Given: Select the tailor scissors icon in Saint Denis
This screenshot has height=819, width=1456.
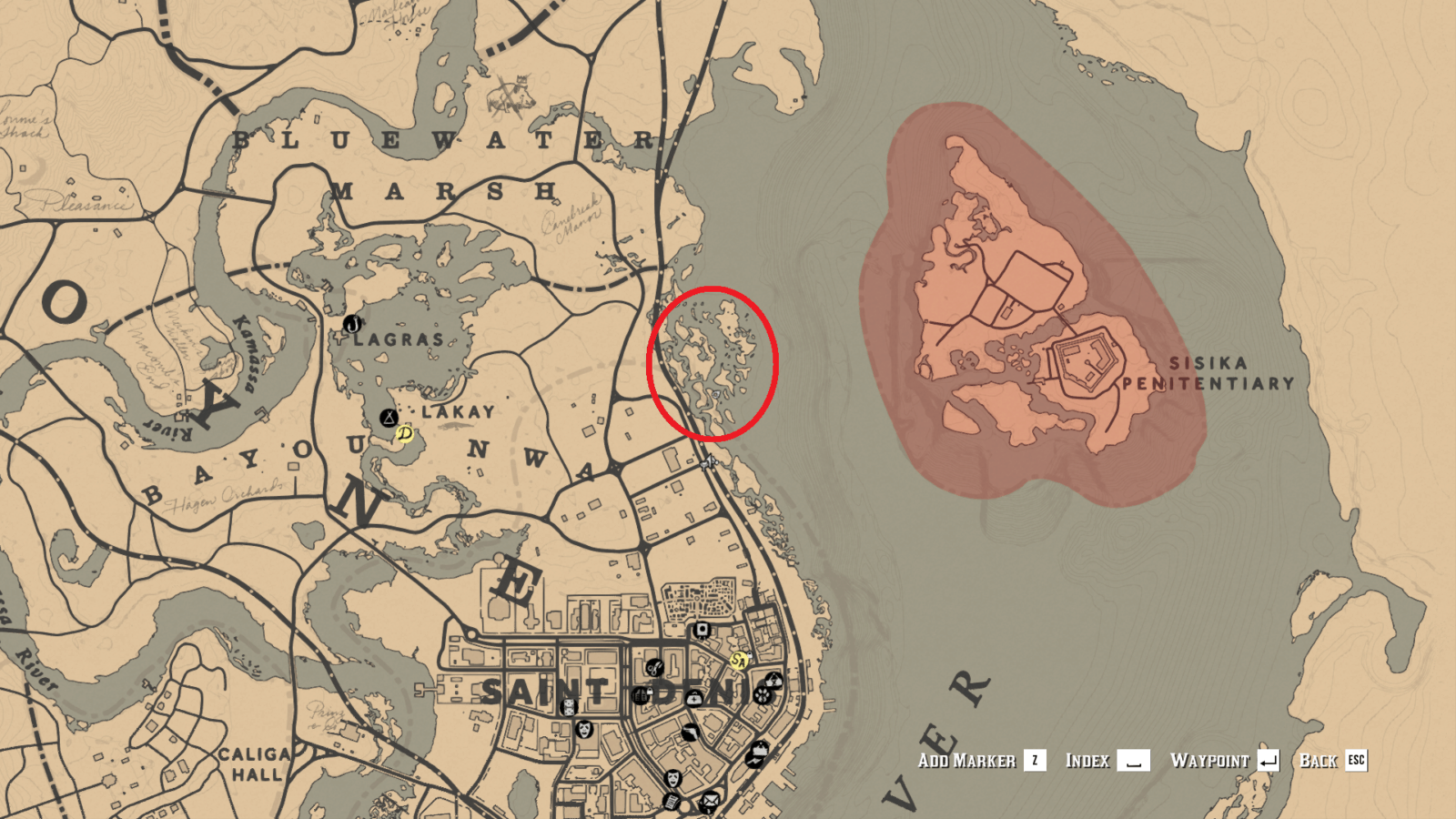Looking at the screenshot, I should click(x=655, y=668).
